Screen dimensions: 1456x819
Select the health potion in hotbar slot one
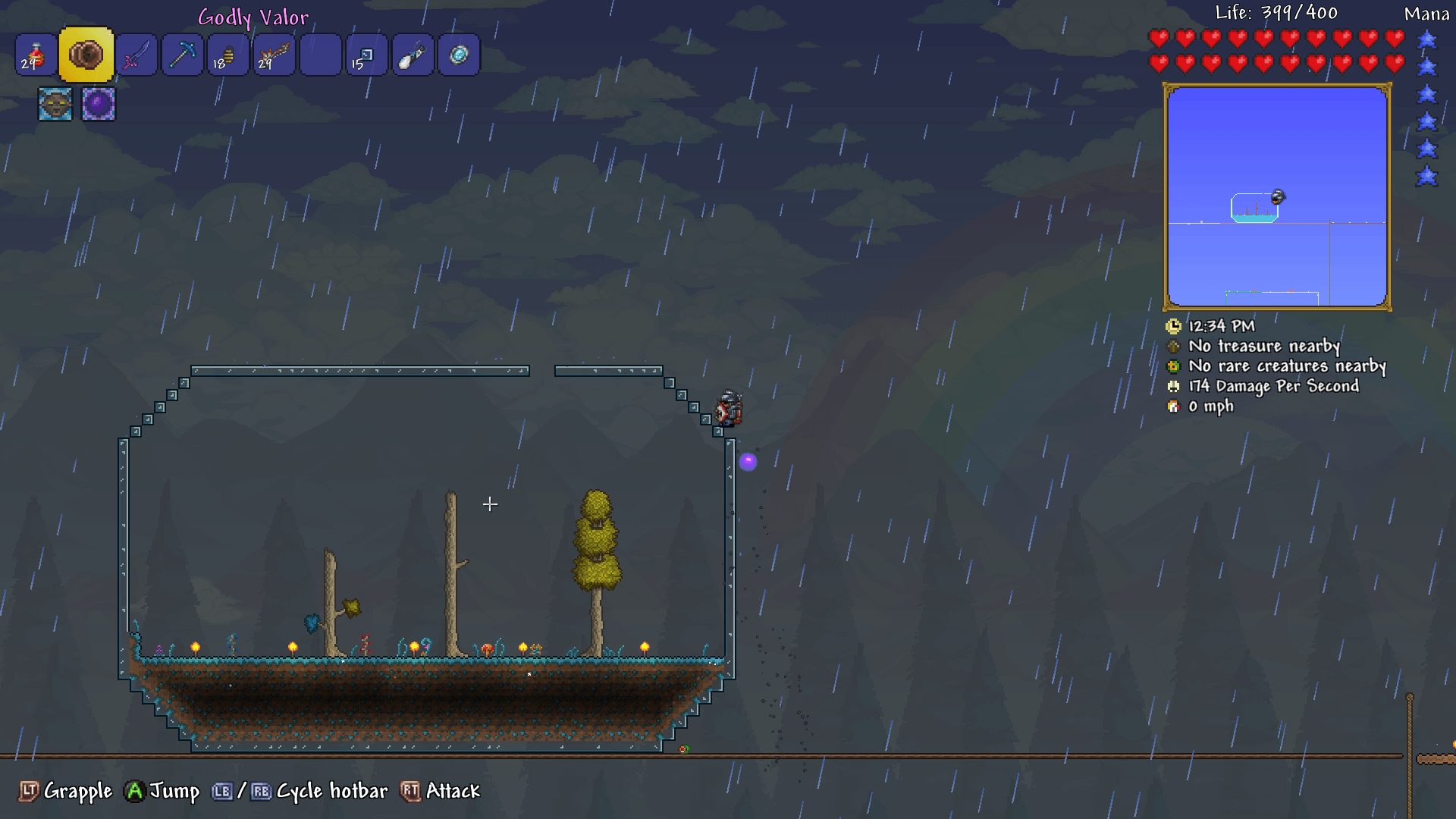tap(35, 55)
